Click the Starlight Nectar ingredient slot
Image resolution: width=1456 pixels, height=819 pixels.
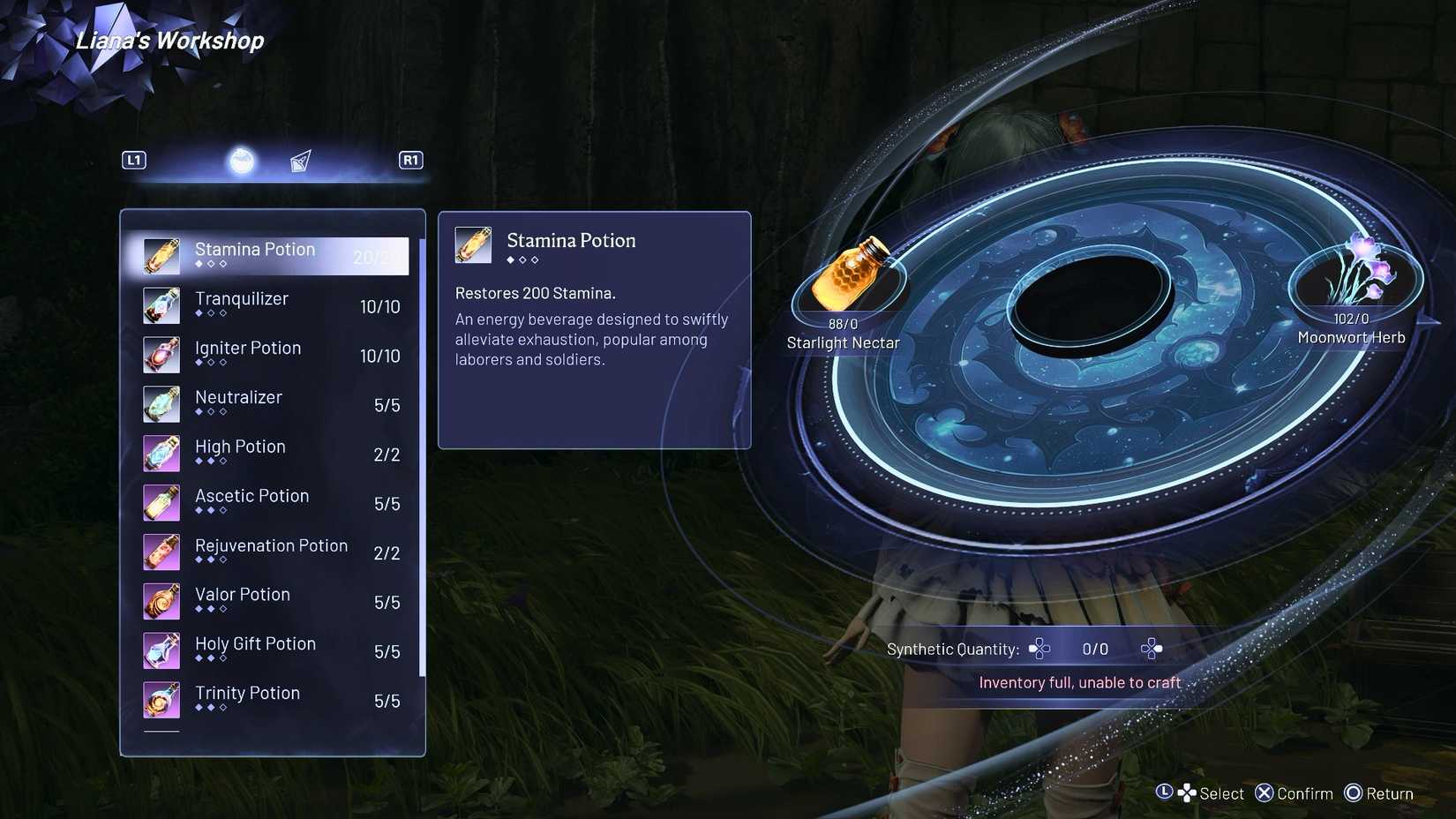[x=848, y=277]
